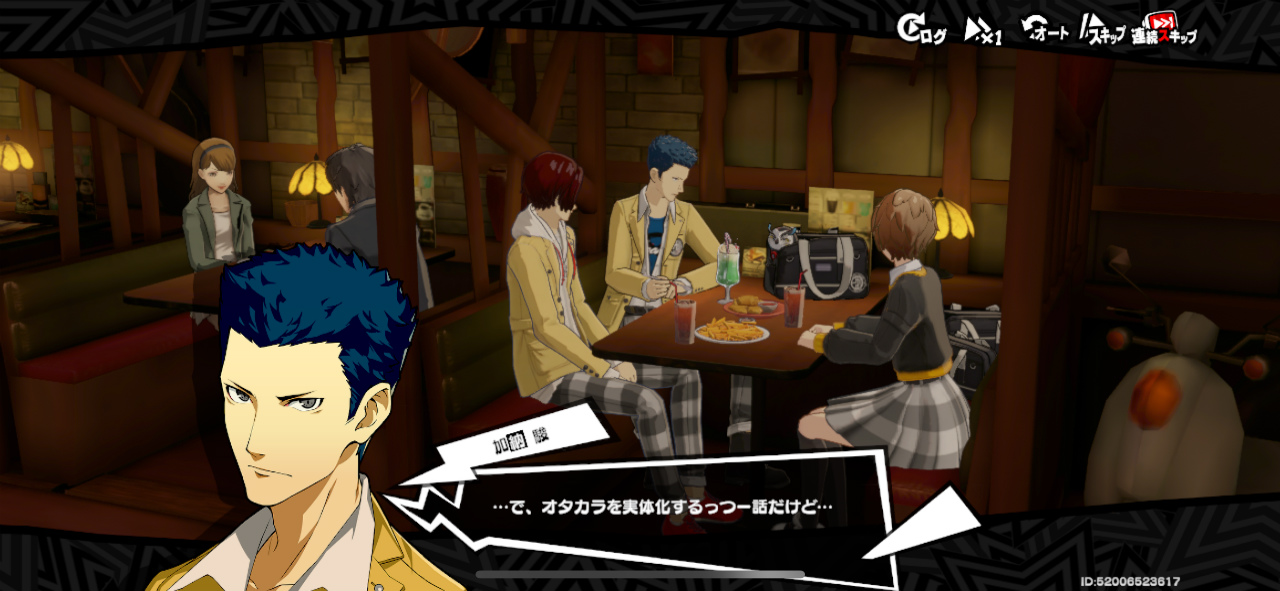Viewport: 1280px width, 591px height.
Task: Skip this scene with スキップ
Action: [1104, 31]
